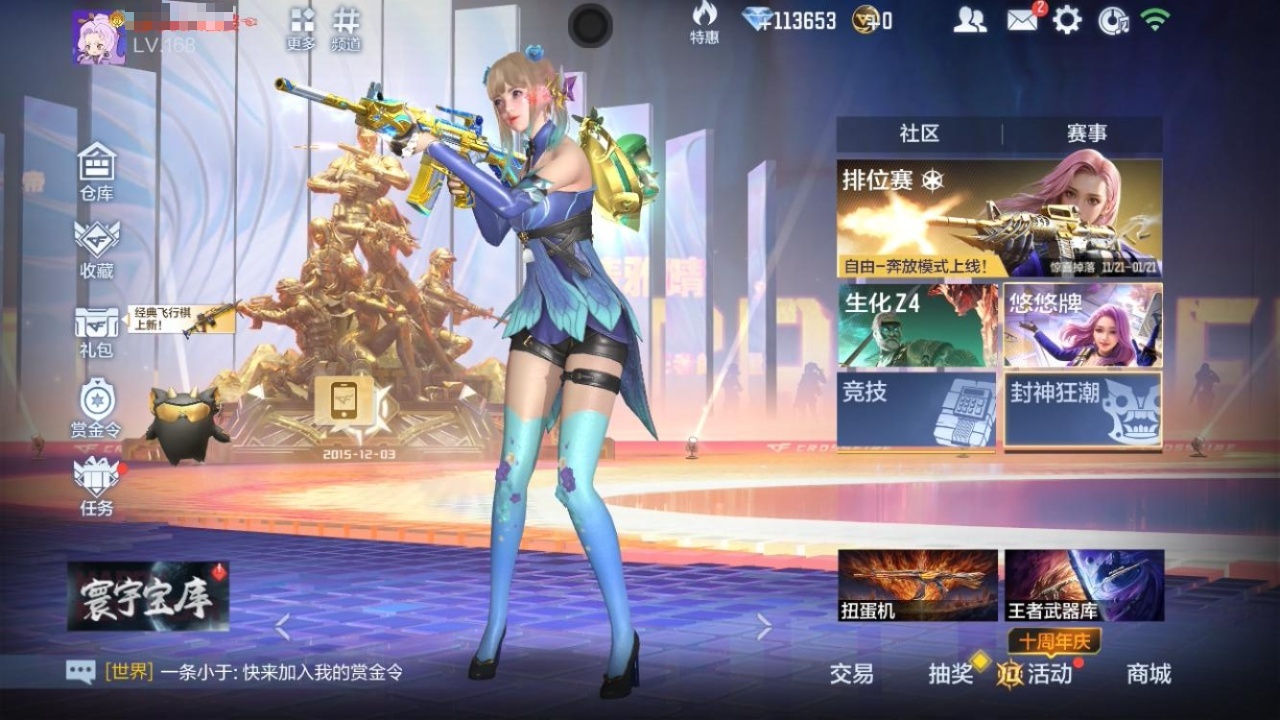Open the friends list icon
The image size is (1280, 720).
(x=967, y=20)
